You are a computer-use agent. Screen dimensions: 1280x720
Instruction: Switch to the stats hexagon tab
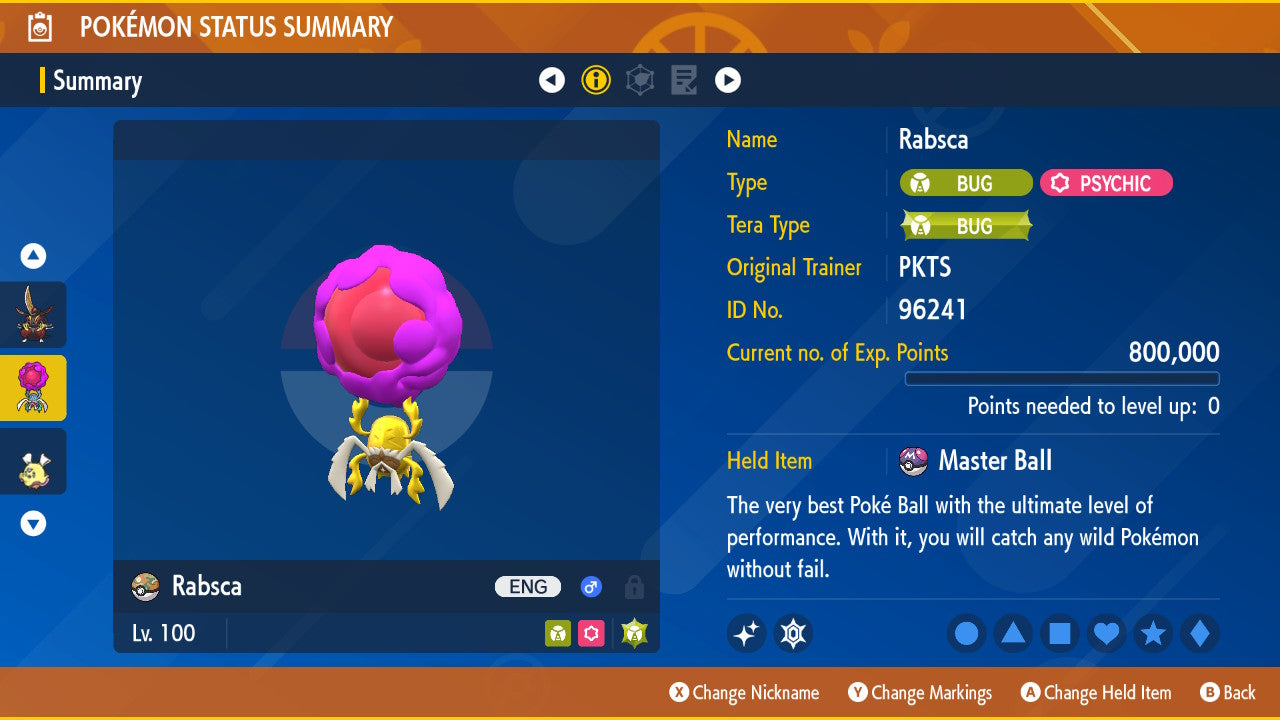coord(640,80)
